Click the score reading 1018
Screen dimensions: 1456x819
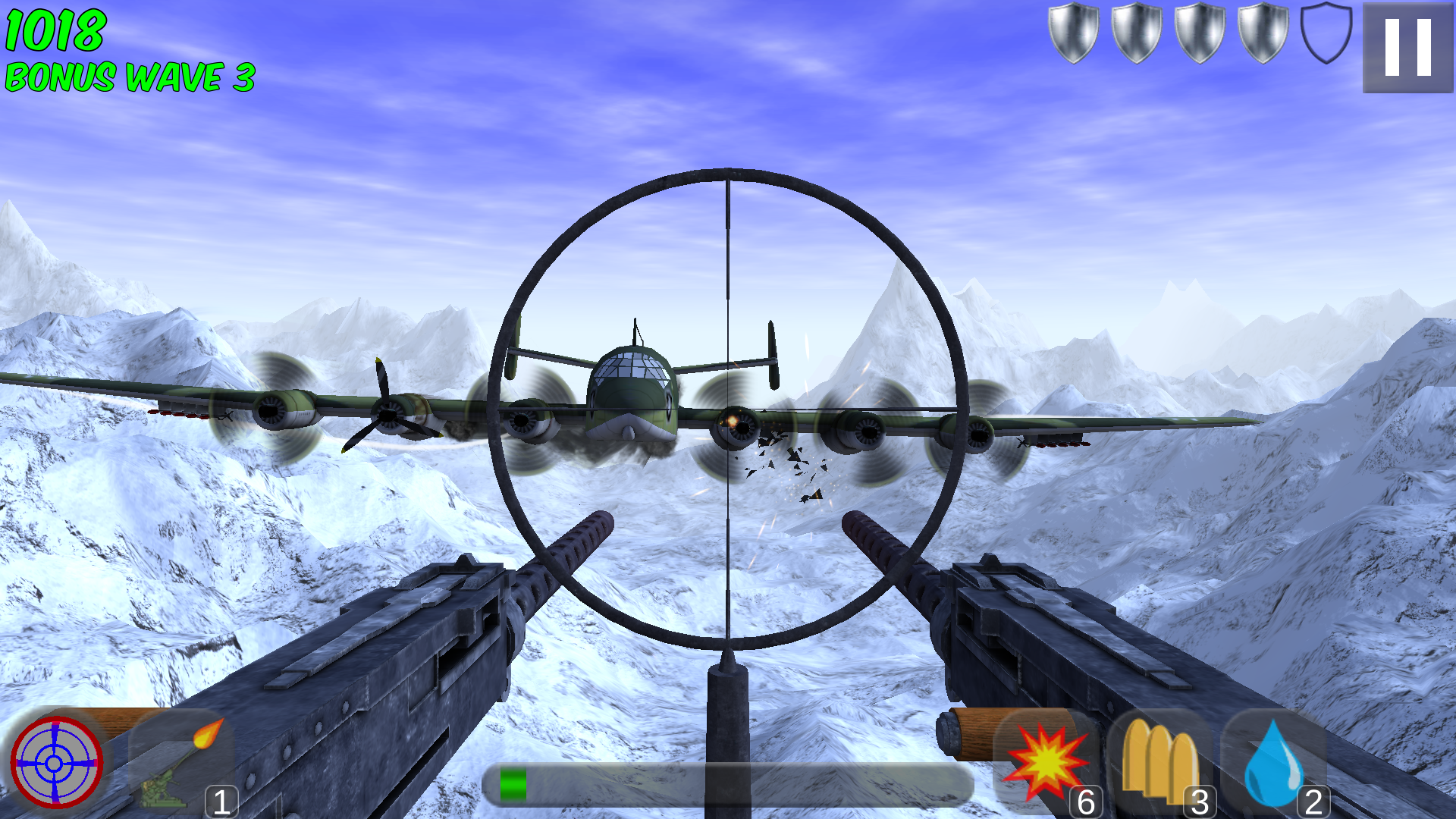53,30
